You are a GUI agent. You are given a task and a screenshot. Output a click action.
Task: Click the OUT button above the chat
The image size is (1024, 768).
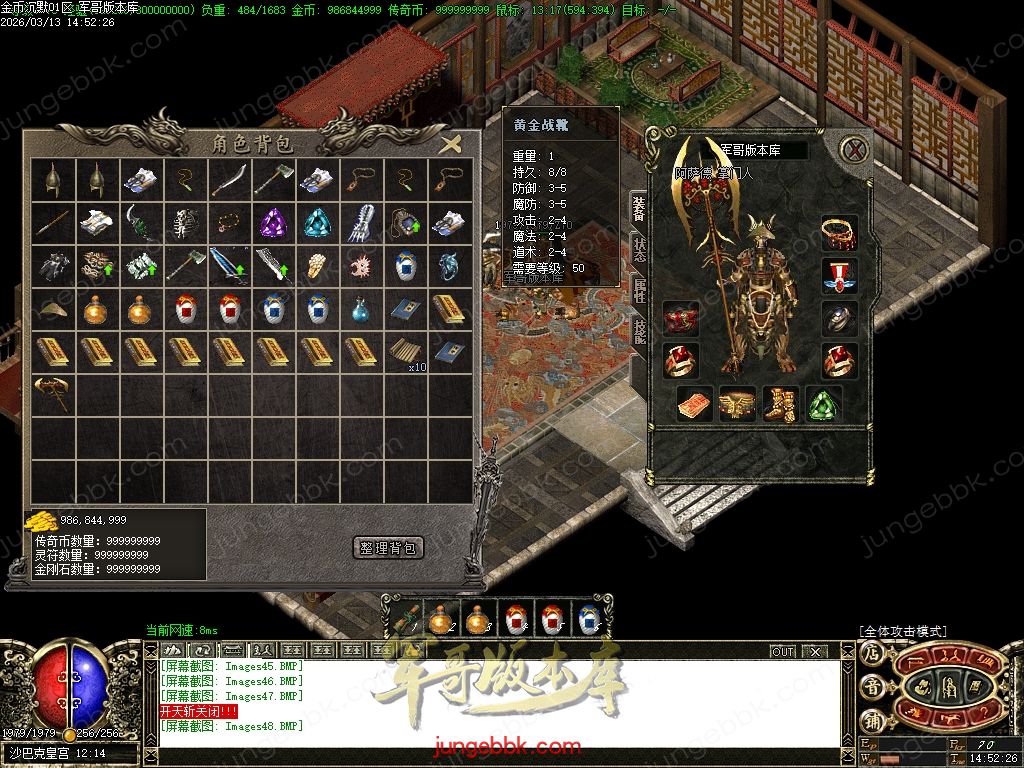[782, 651]
